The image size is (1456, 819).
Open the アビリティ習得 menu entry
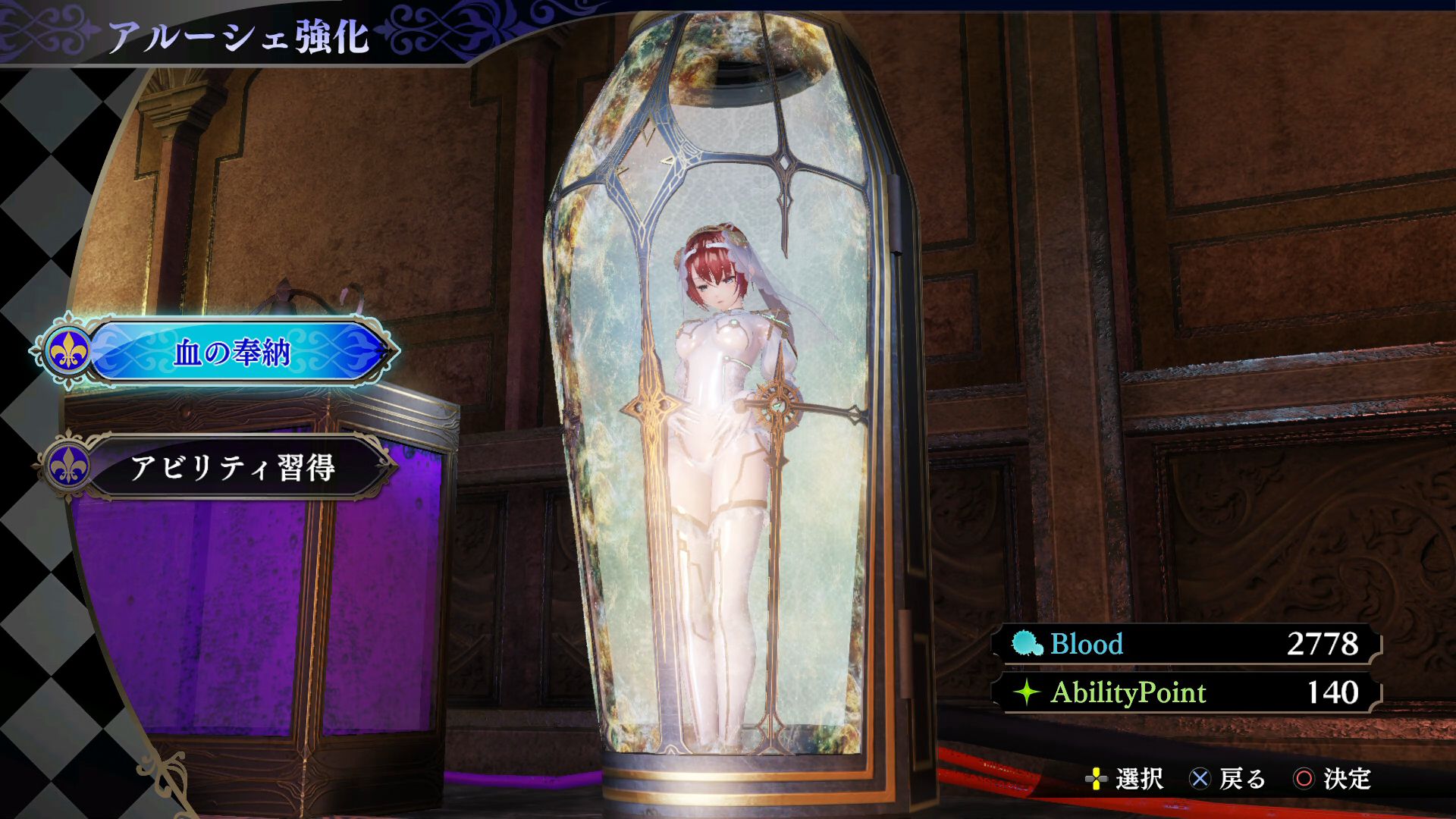coord(232,467)
